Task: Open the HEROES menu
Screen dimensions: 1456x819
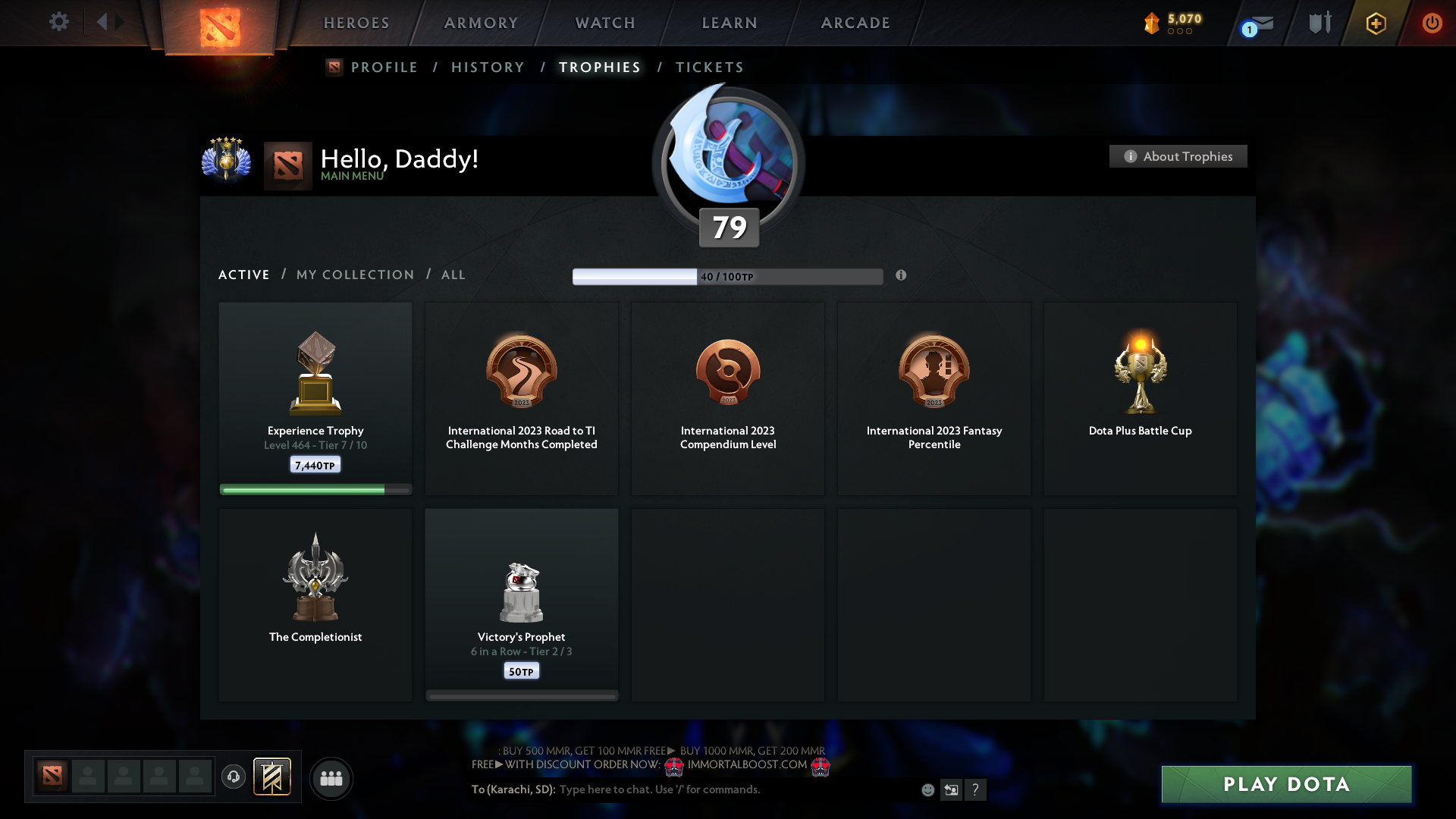Action: (356, 23)
